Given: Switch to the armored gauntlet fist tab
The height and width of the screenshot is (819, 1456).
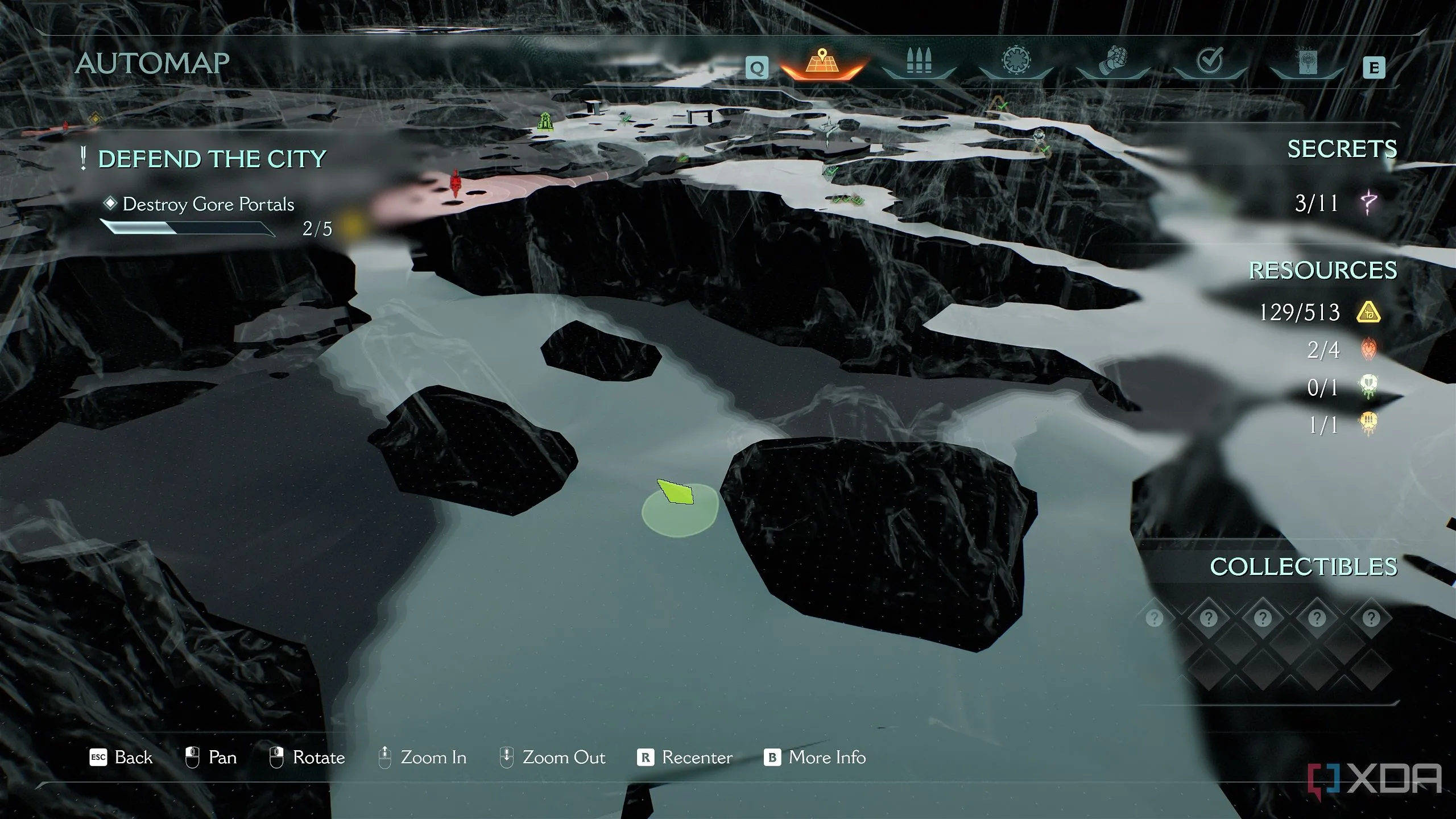Looking at the screenshot, I should coord(1113,63).
